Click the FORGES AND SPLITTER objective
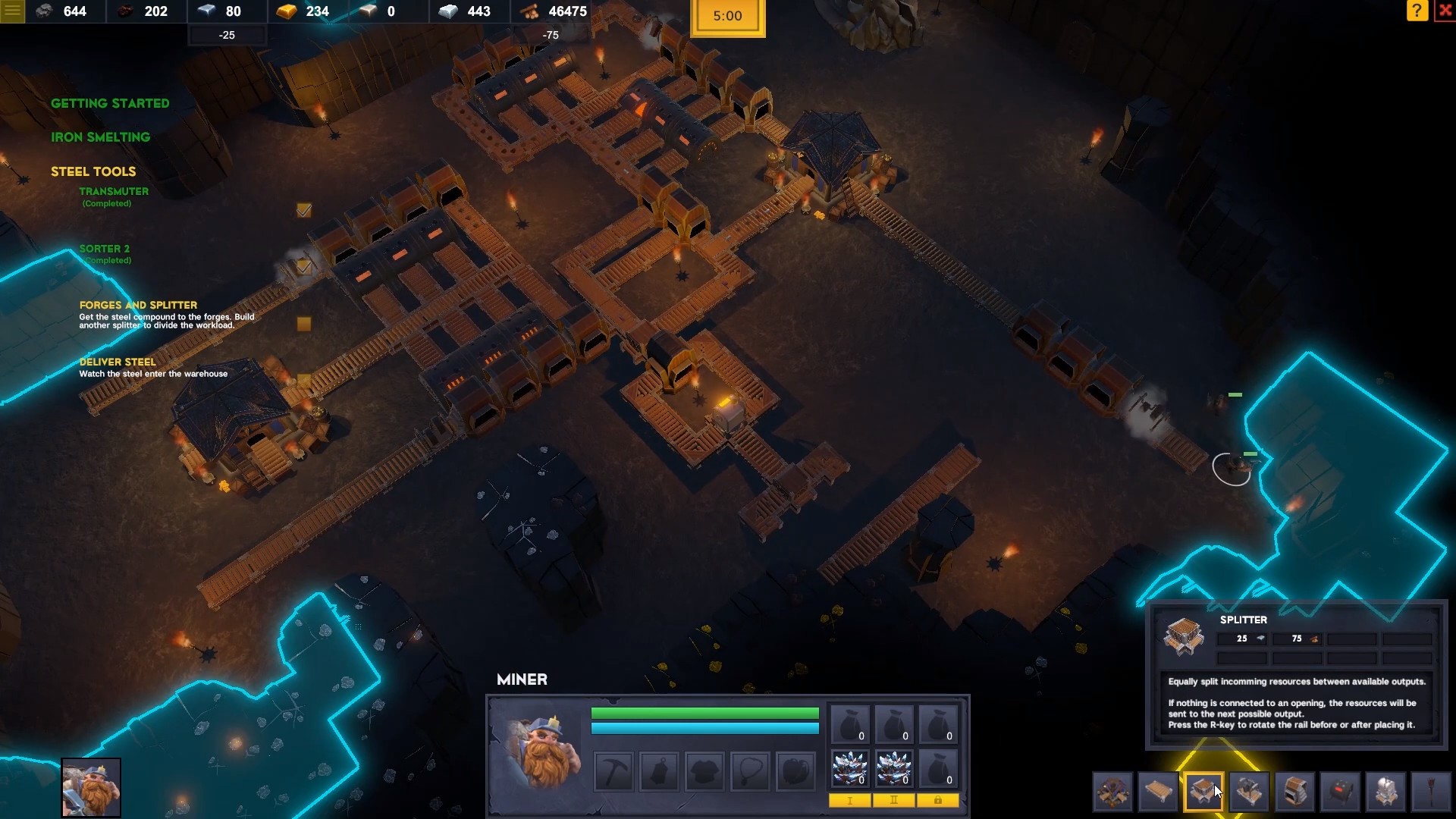This screenshot has width=1456, height=819. pos(138,305)
